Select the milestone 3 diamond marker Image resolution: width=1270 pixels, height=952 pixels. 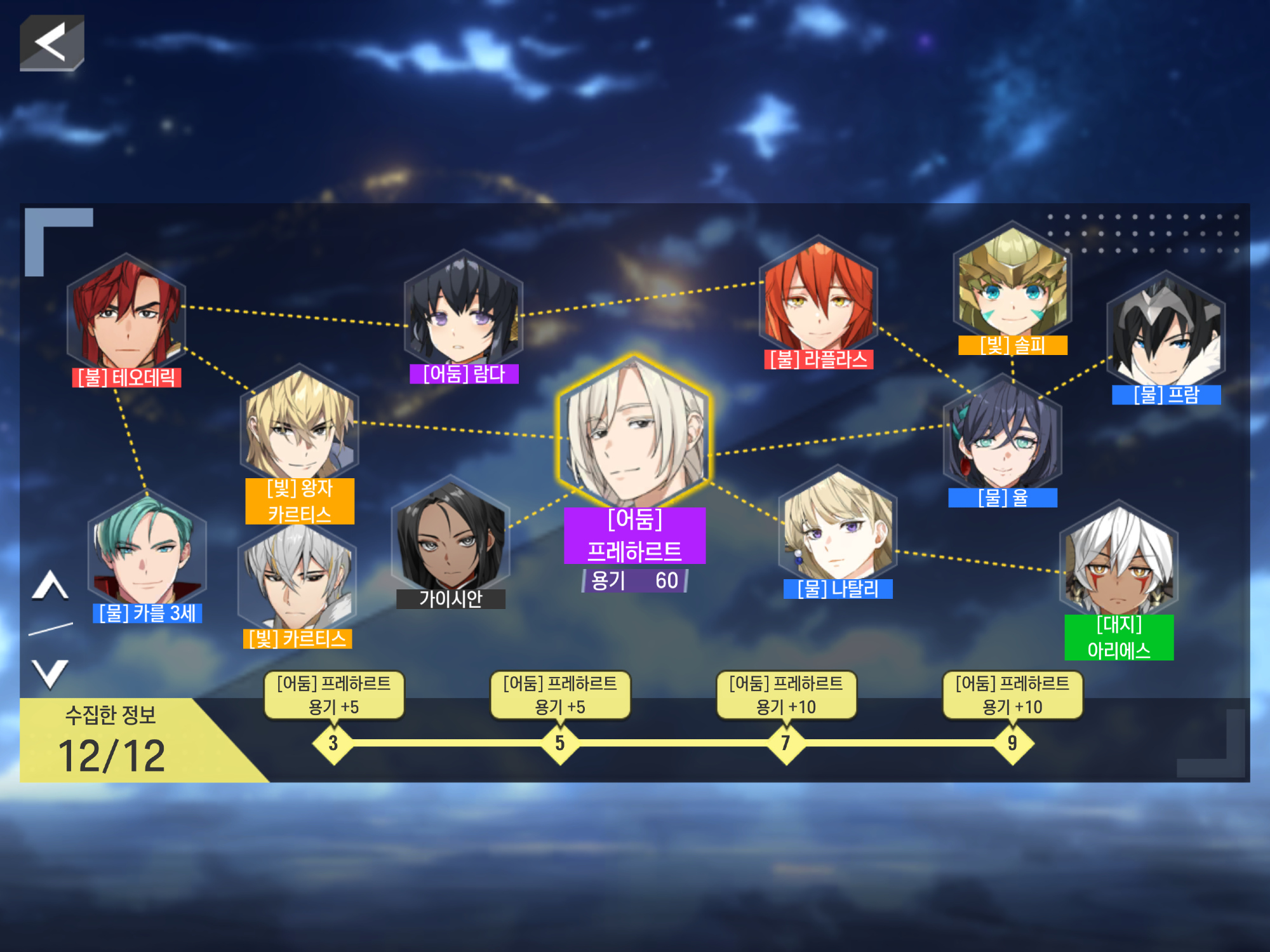pos(333,742)
